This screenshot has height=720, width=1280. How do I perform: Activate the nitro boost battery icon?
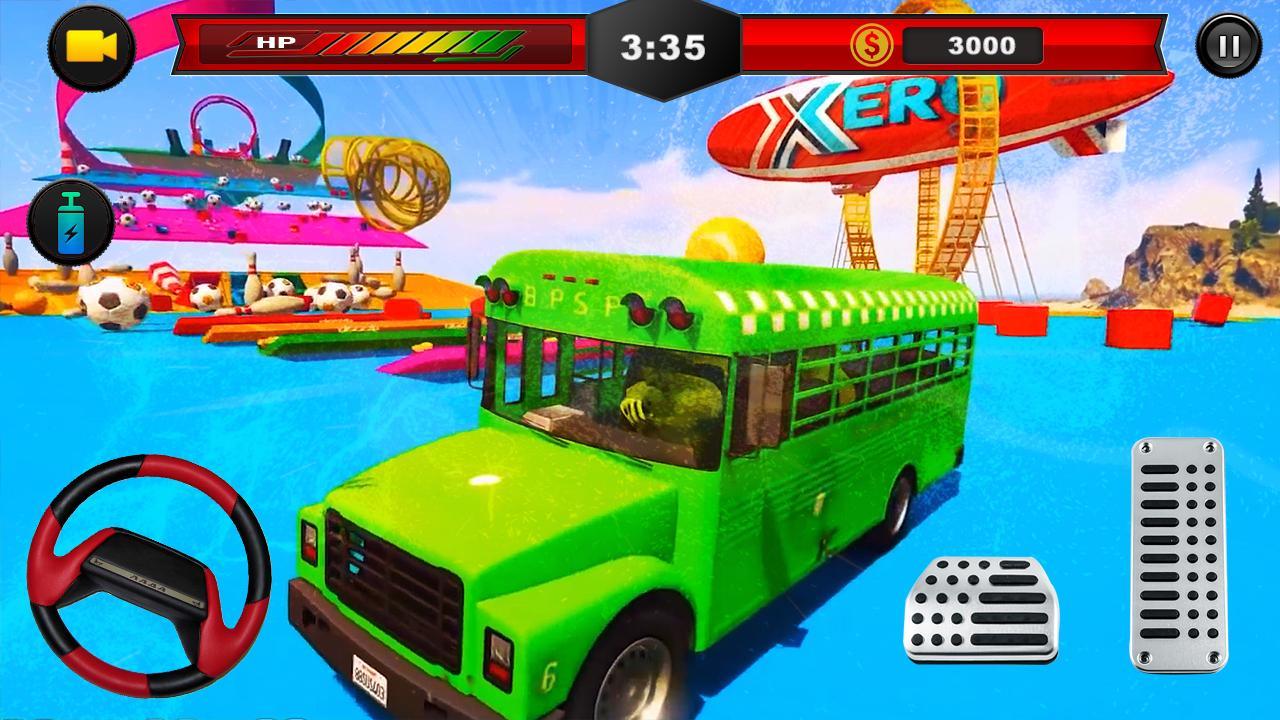pos(70,220)
